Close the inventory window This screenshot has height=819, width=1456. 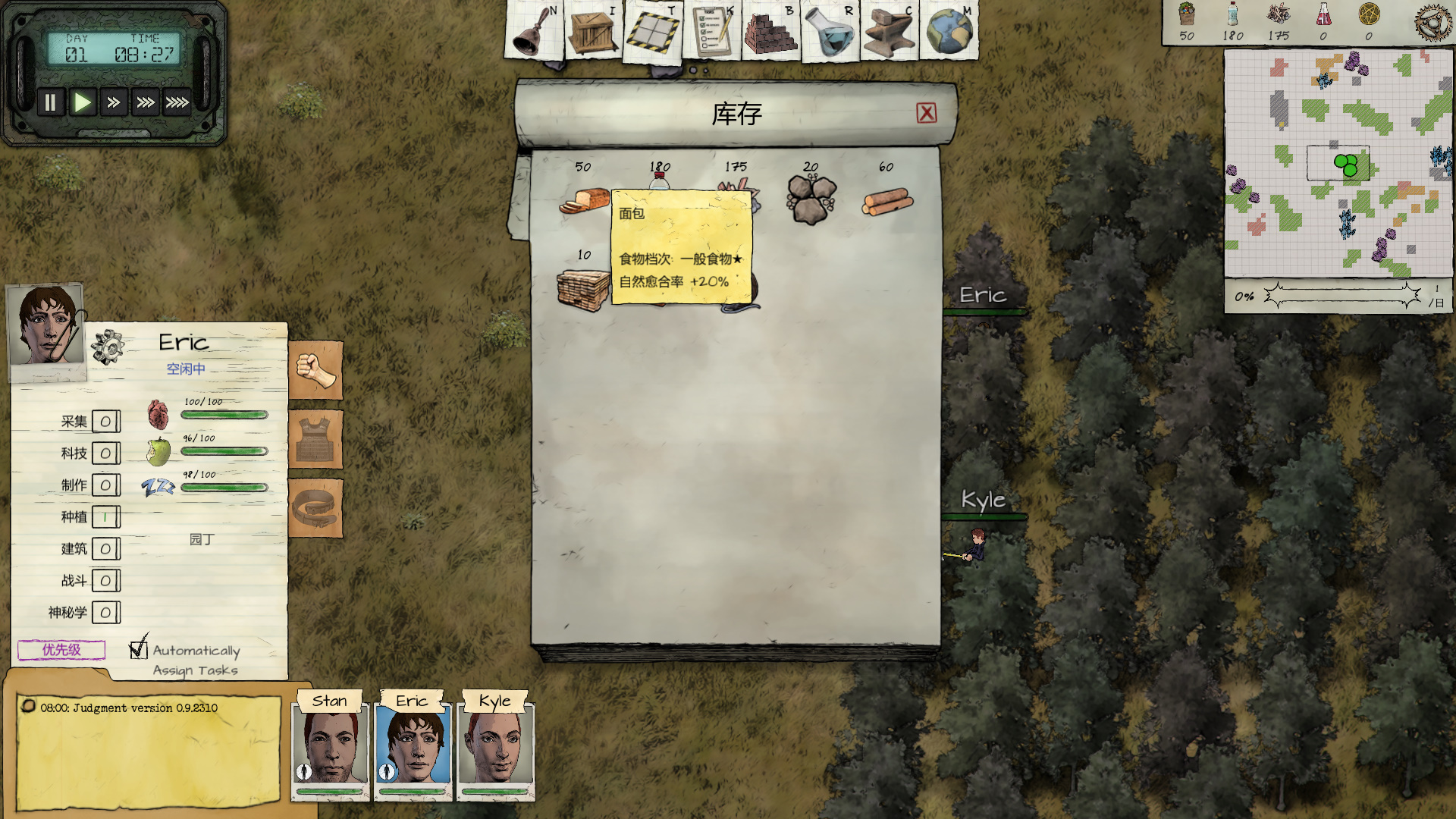[926, 113]
